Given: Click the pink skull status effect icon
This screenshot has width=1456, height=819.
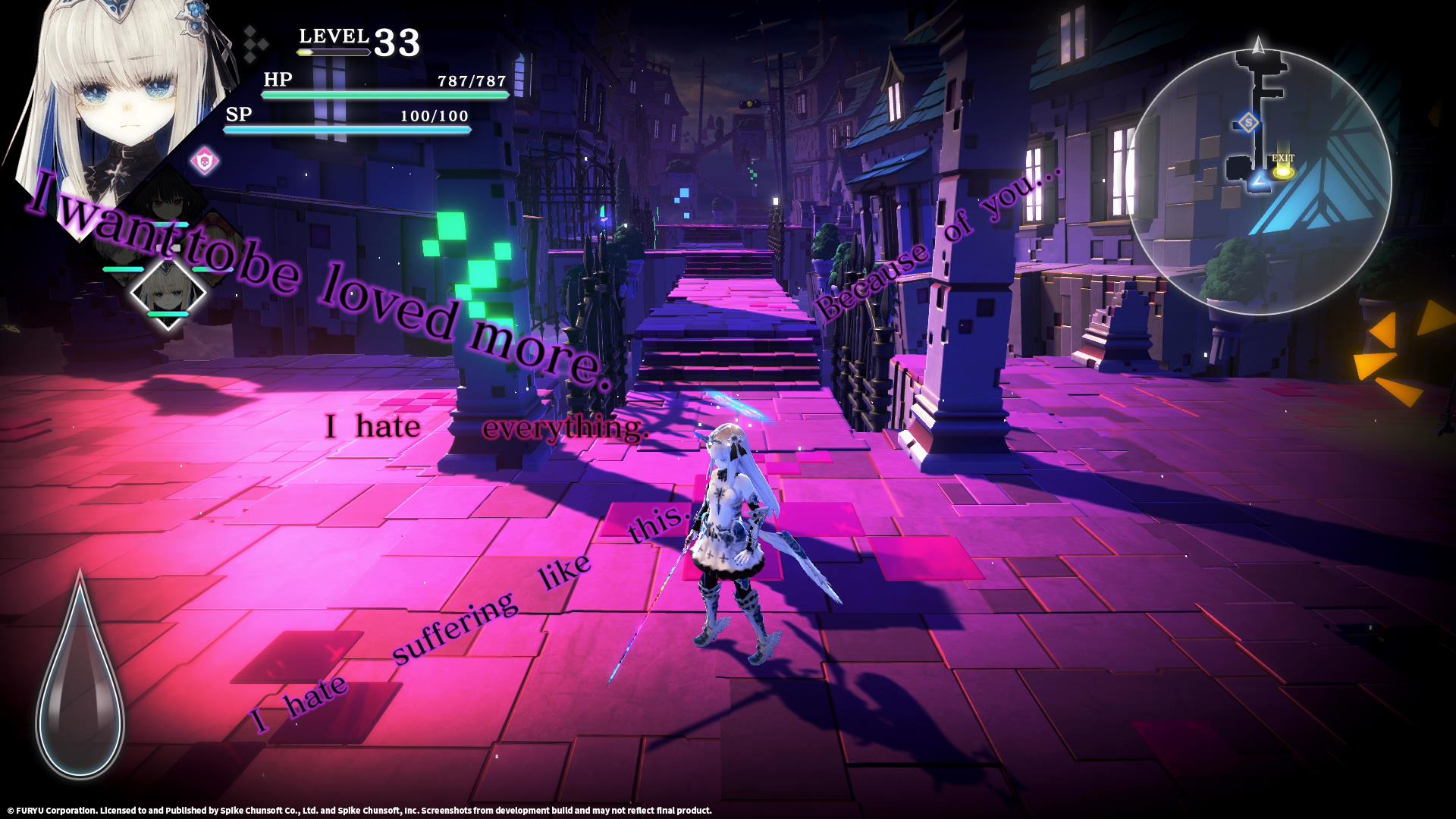Looking at the screenshot, I should coord(204,160).
